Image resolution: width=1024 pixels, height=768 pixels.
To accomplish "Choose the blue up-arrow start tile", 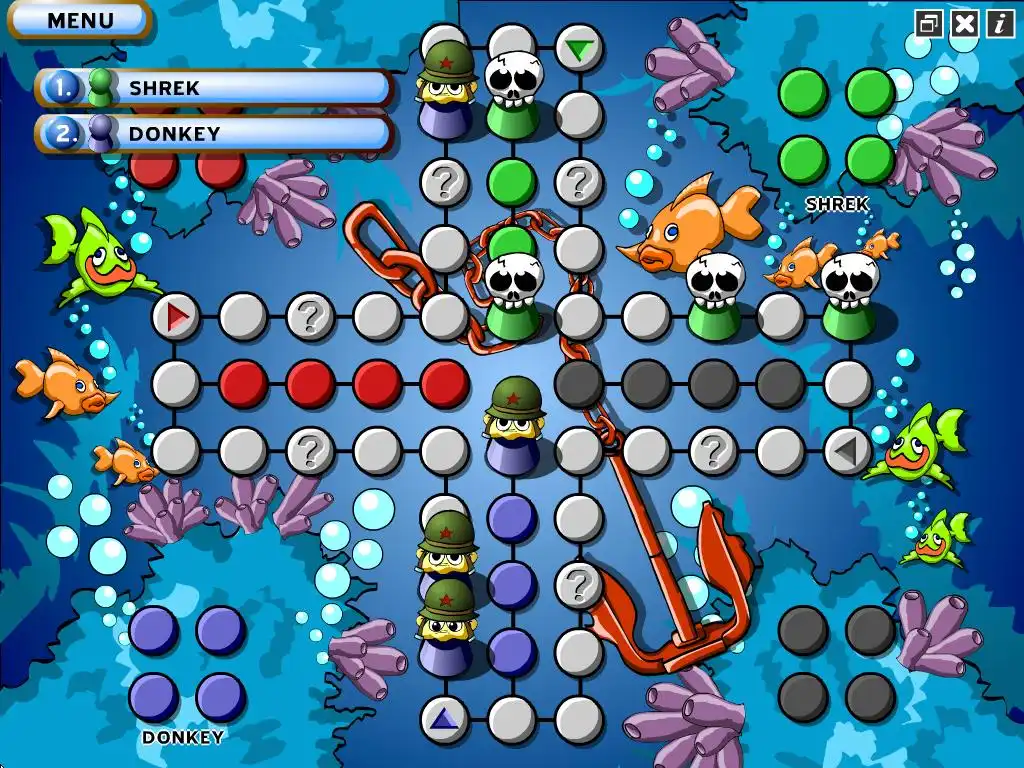I will [444, 719].
